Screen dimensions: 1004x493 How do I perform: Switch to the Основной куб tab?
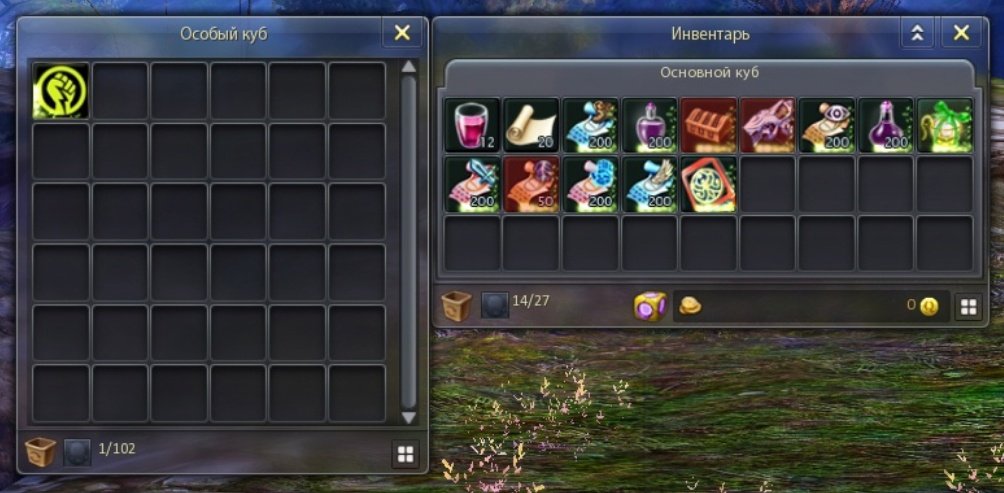click(709, 73)
